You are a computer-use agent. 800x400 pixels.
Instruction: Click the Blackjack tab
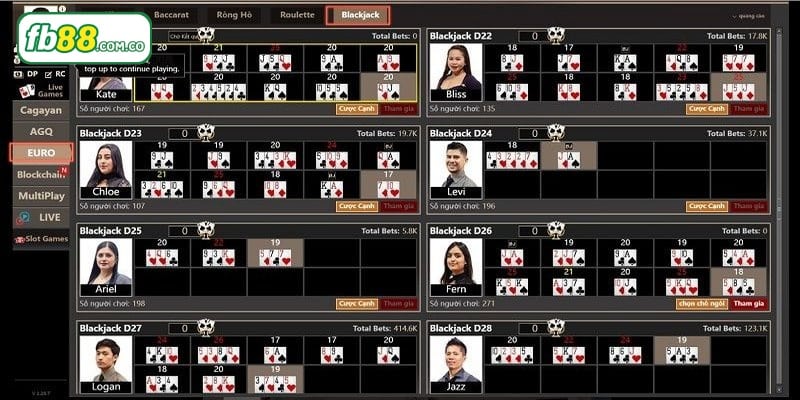coord(359,15)
